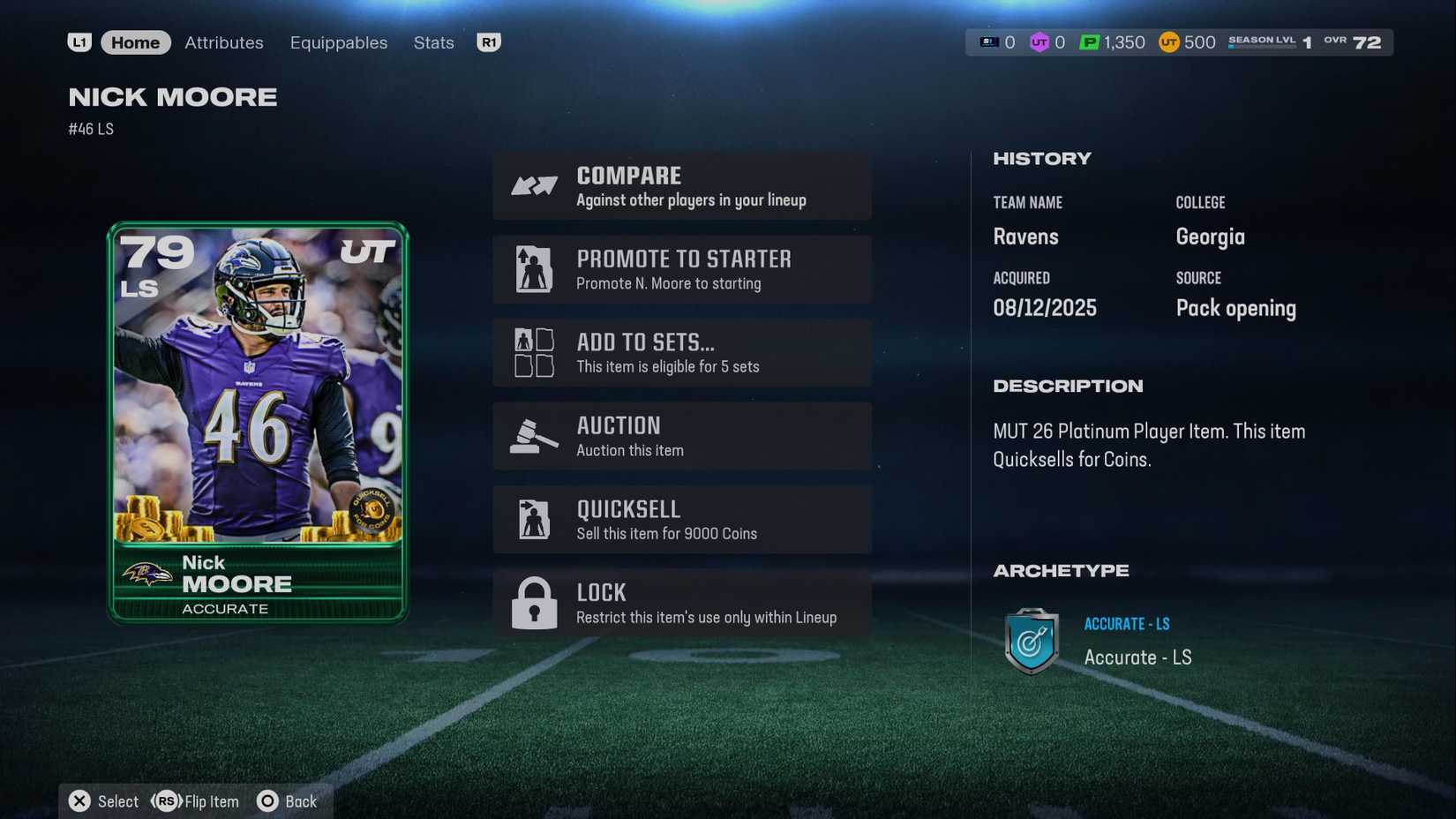Switch to the Equippables tab
This screenshot has height=819, width=1456.
[x=338, y=41]
